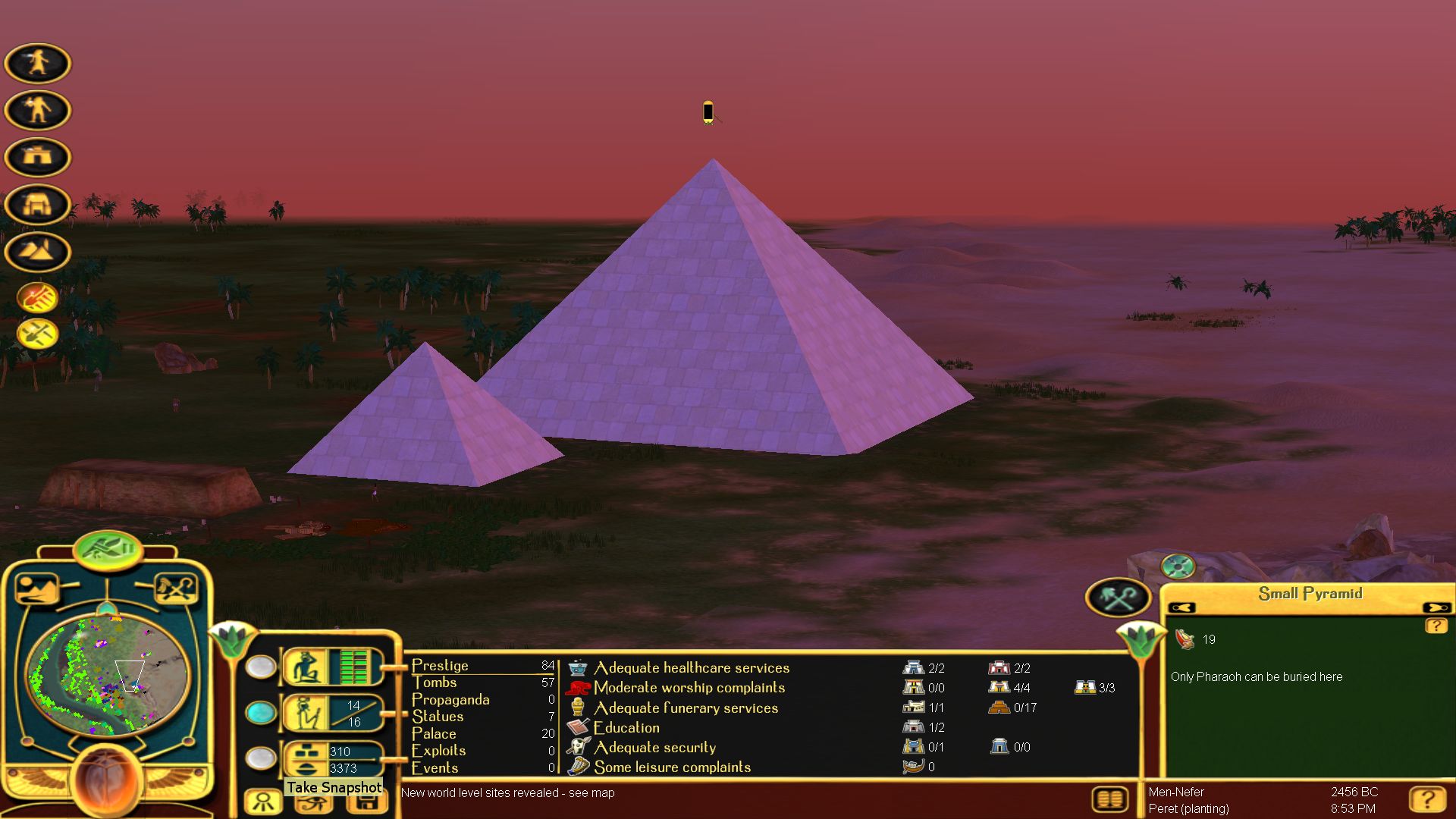Take a snapshot with the eye icon
Image resolution: width=1456 pixels, height=819 pixels.
tap(313, 804)
